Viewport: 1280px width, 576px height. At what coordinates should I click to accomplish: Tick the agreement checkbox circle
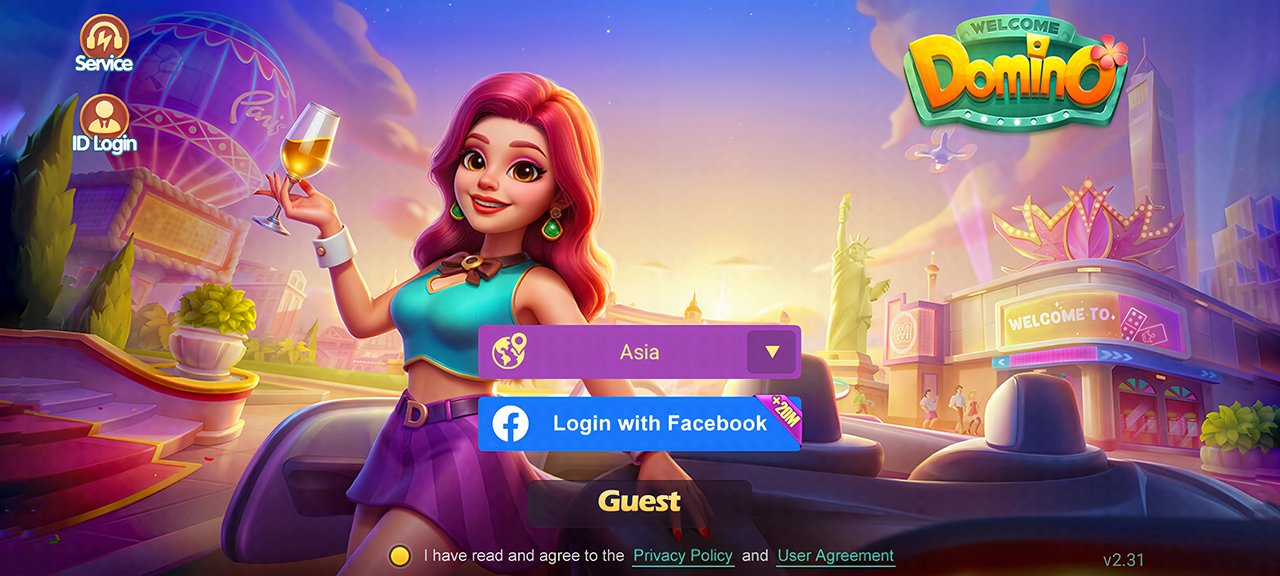[x=400, y=556]
